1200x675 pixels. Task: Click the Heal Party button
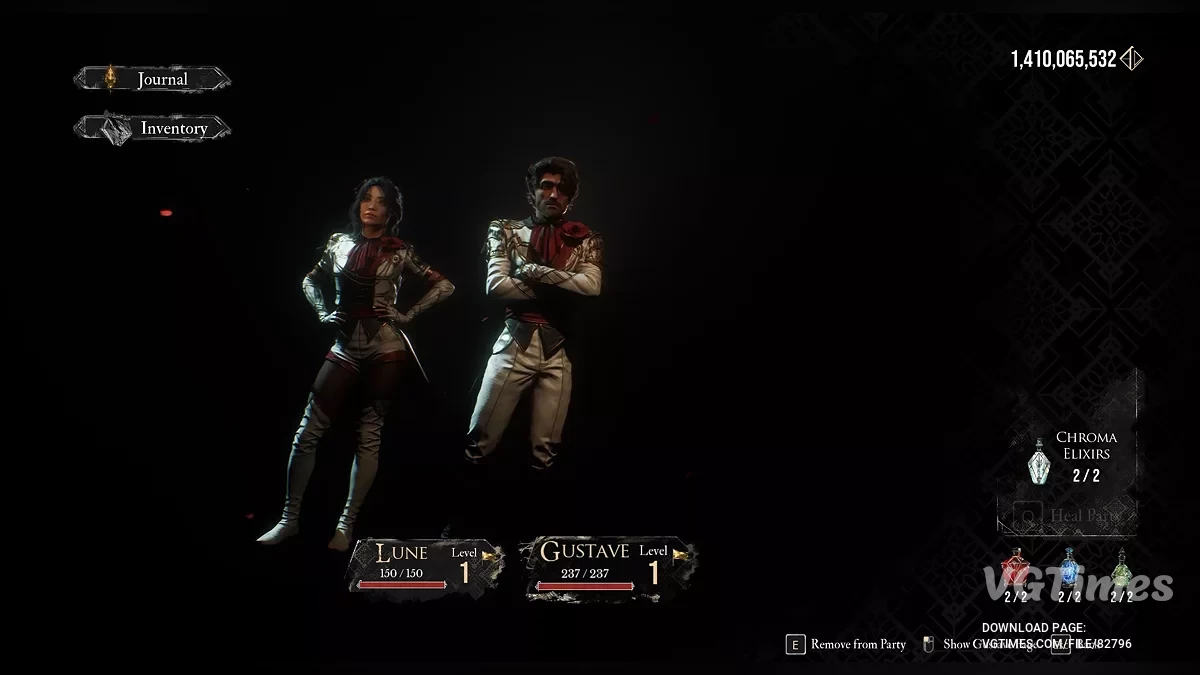(x=1068, y=516)
